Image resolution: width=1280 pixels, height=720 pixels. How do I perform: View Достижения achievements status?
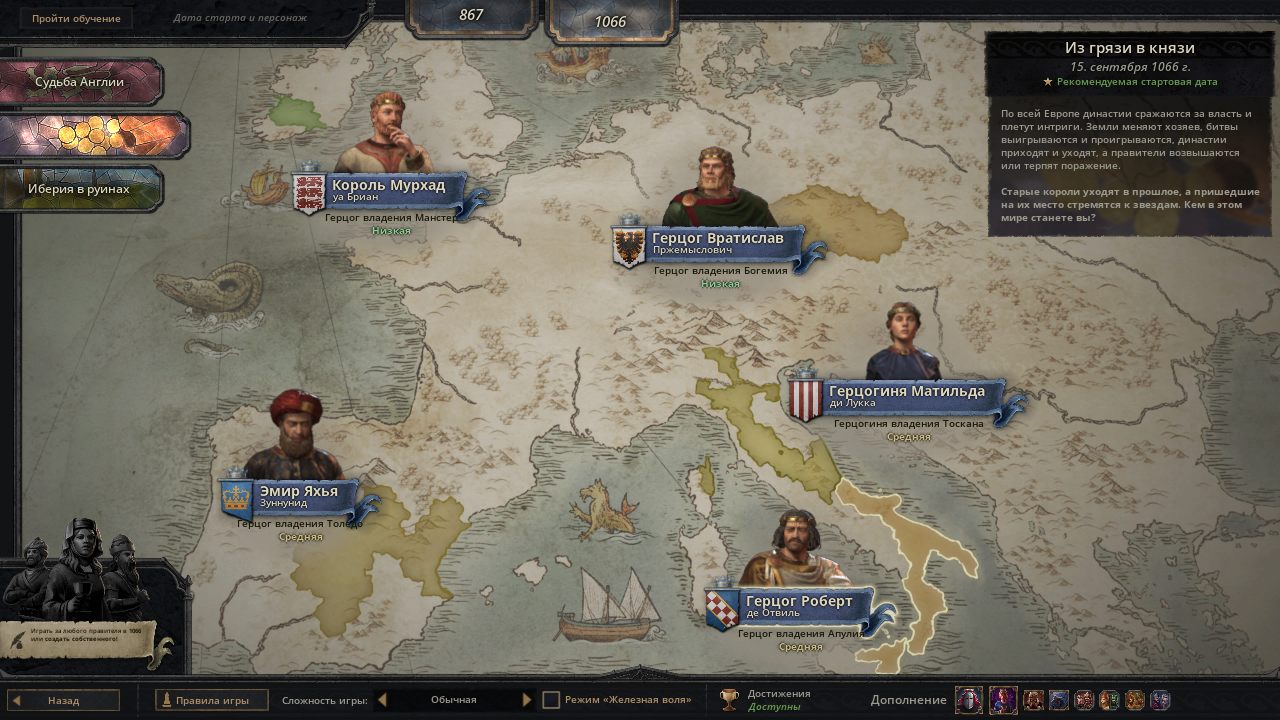click(765, 700)
